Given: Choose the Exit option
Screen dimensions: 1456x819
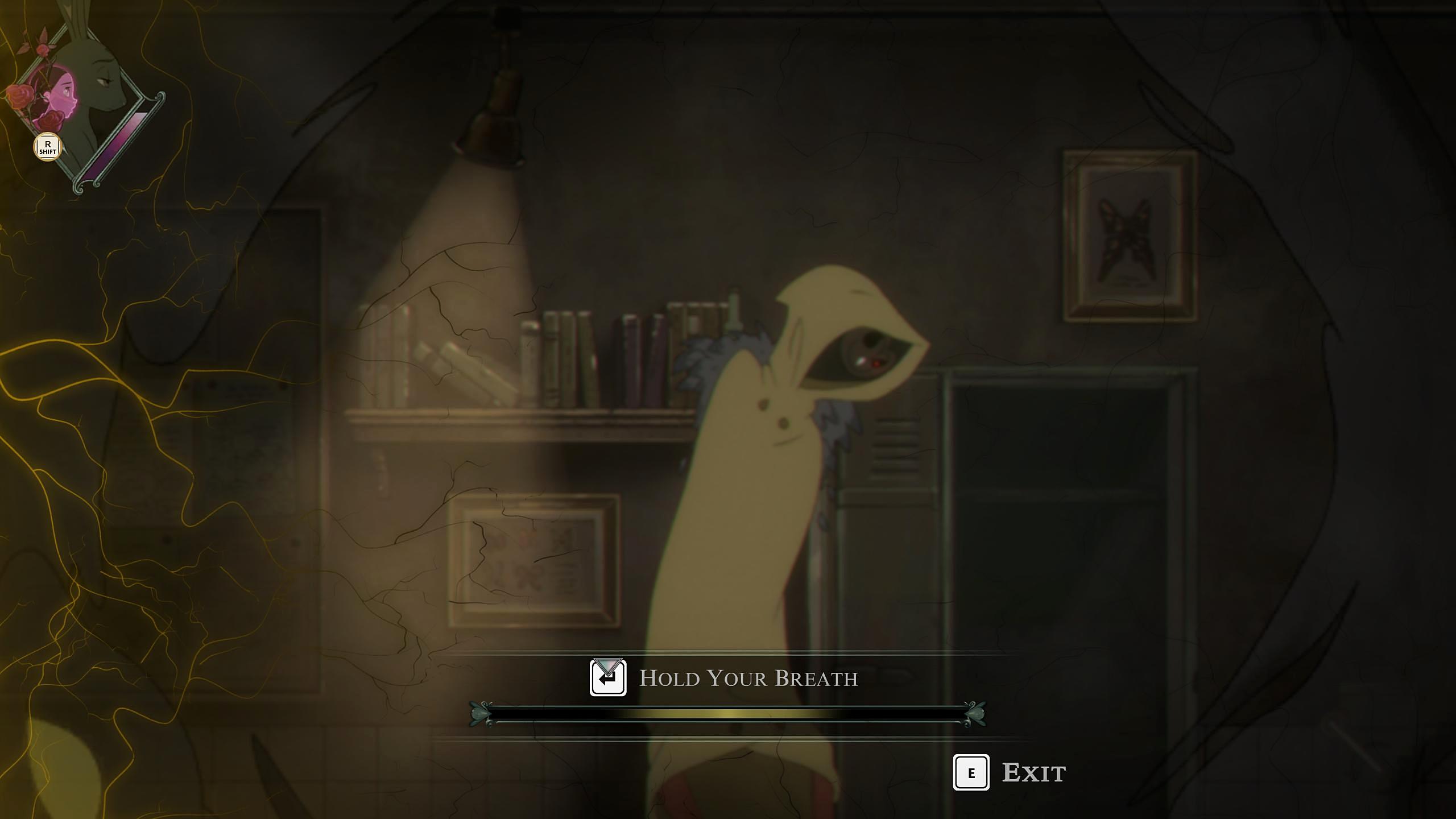Looking at the screenshot, I should tap(1033, 772).
